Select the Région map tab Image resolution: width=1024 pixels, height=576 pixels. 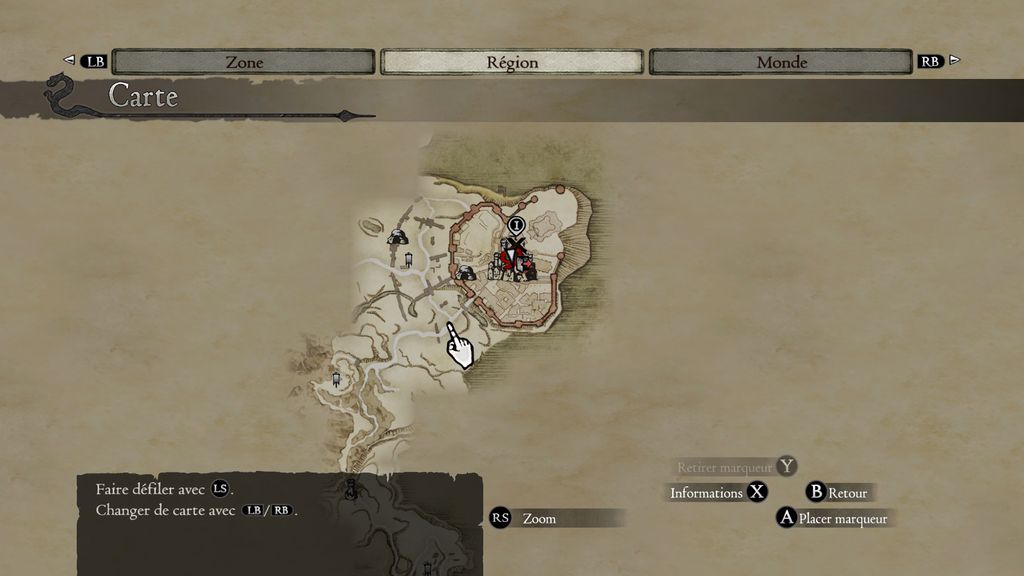pyautogui.click(x=512, y=62)
